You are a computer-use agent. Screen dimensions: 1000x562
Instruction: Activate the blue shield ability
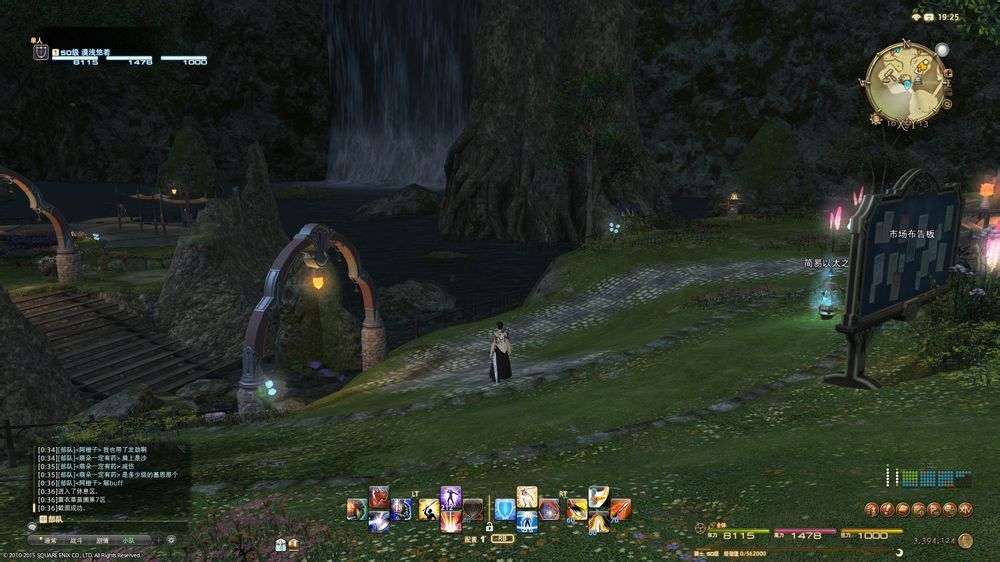(x=505, y=509)
